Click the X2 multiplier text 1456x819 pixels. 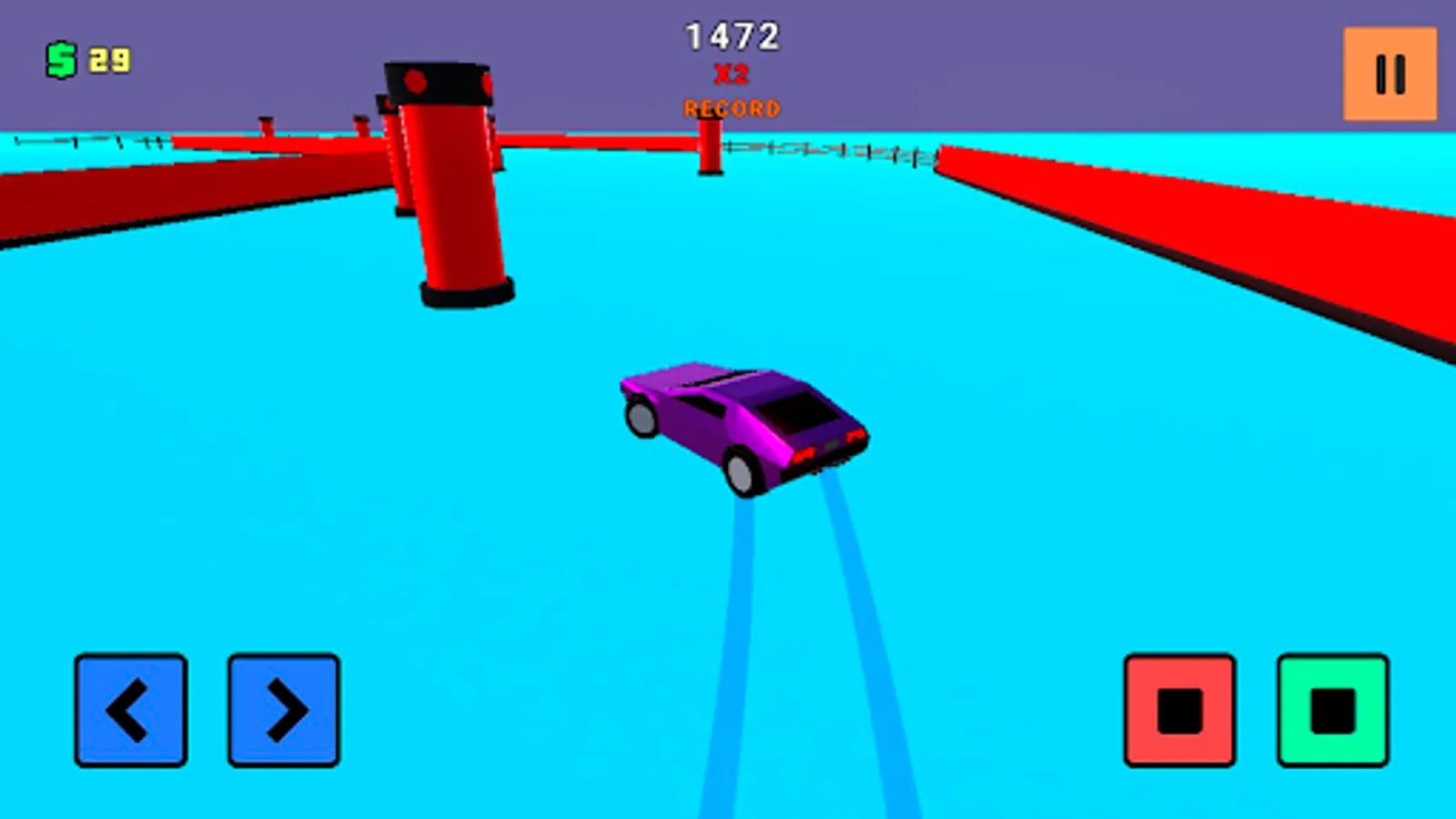(x=730, y=75)
